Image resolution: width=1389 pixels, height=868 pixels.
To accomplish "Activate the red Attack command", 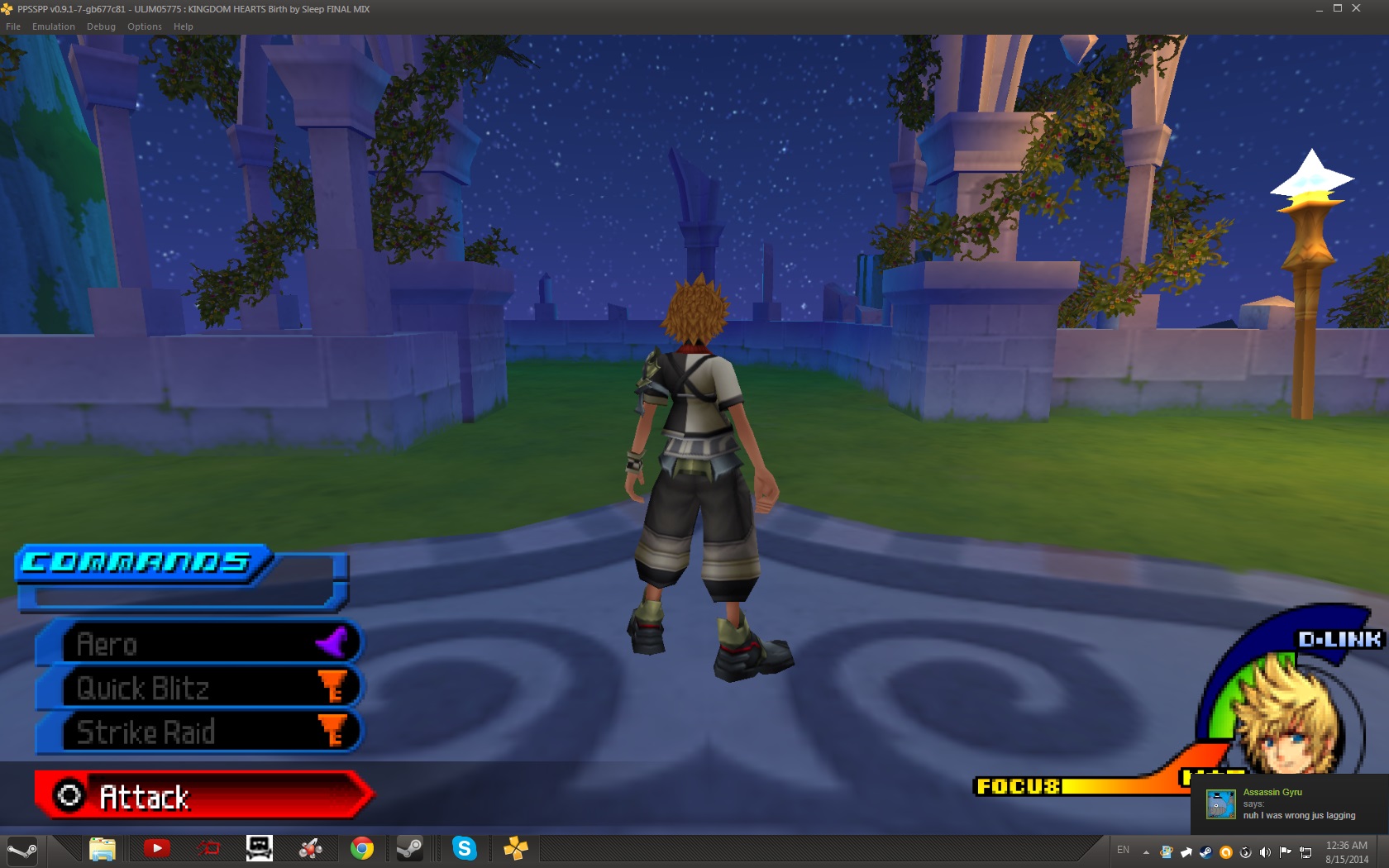I will click(203, 796).
